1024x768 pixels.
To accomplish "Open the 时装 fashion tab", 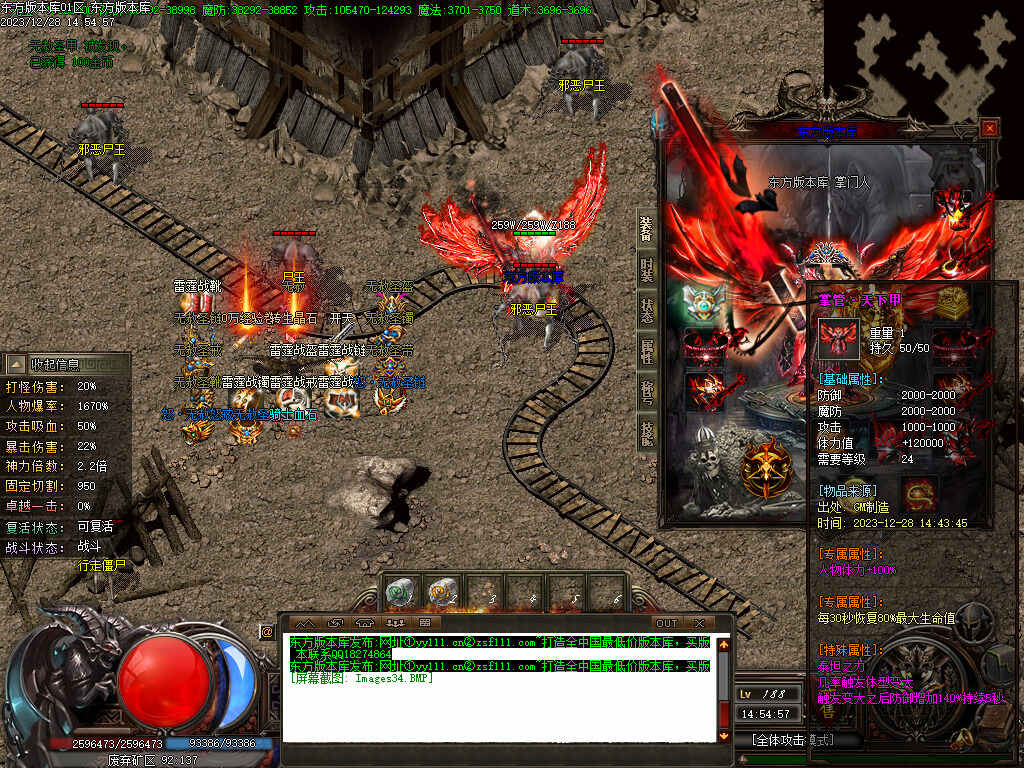I will tap(647, 269).
